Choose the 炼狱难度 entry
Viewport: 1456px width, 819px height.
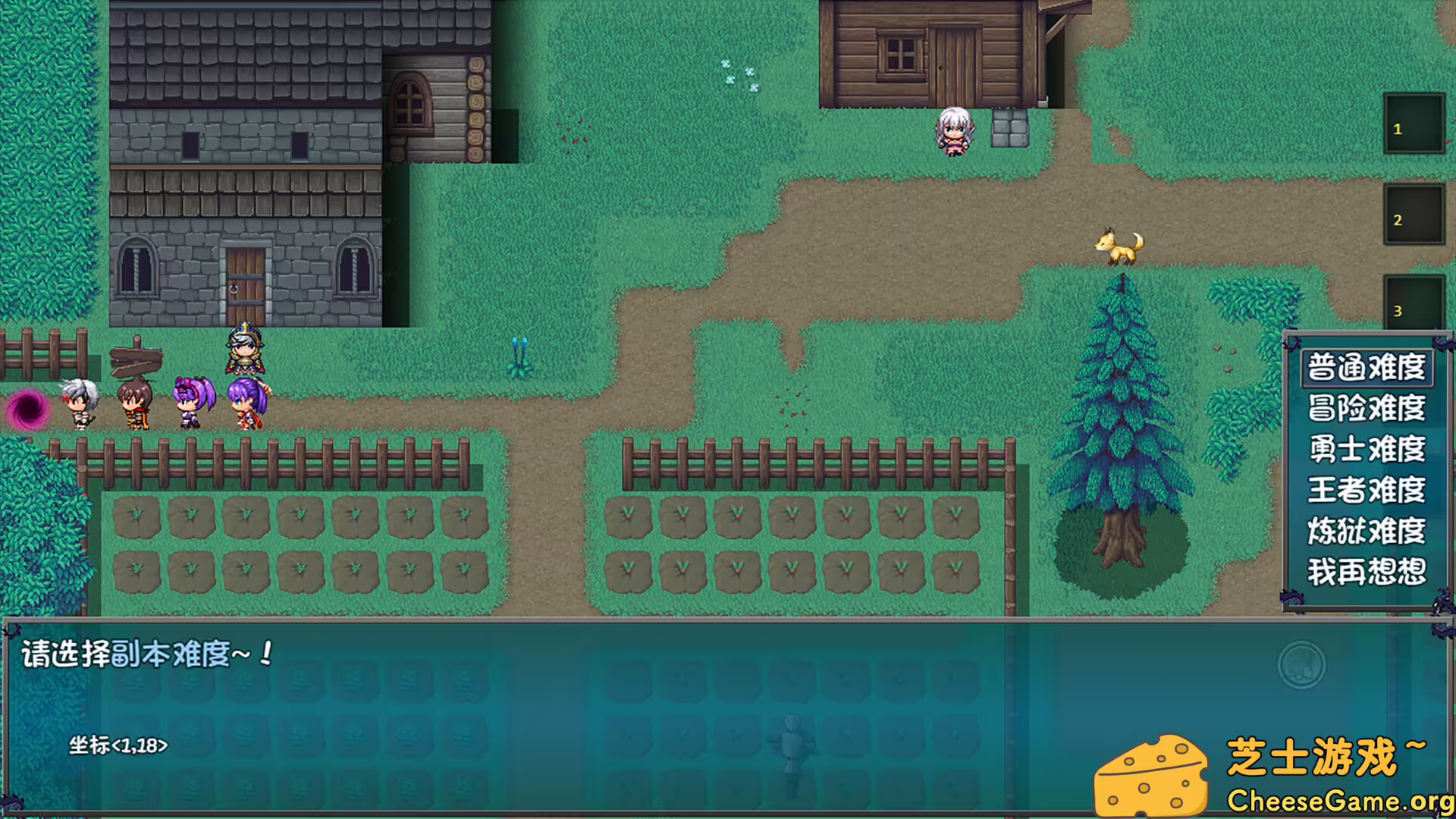pyautogui.click(x=1367, y=531)
